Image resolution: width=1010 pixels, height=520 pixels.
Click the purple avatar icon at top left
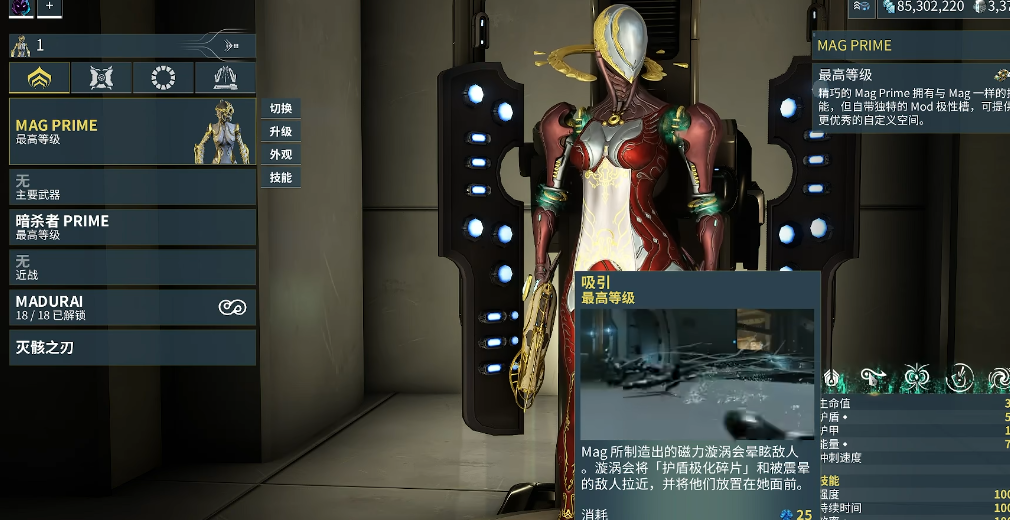(20, 7)
